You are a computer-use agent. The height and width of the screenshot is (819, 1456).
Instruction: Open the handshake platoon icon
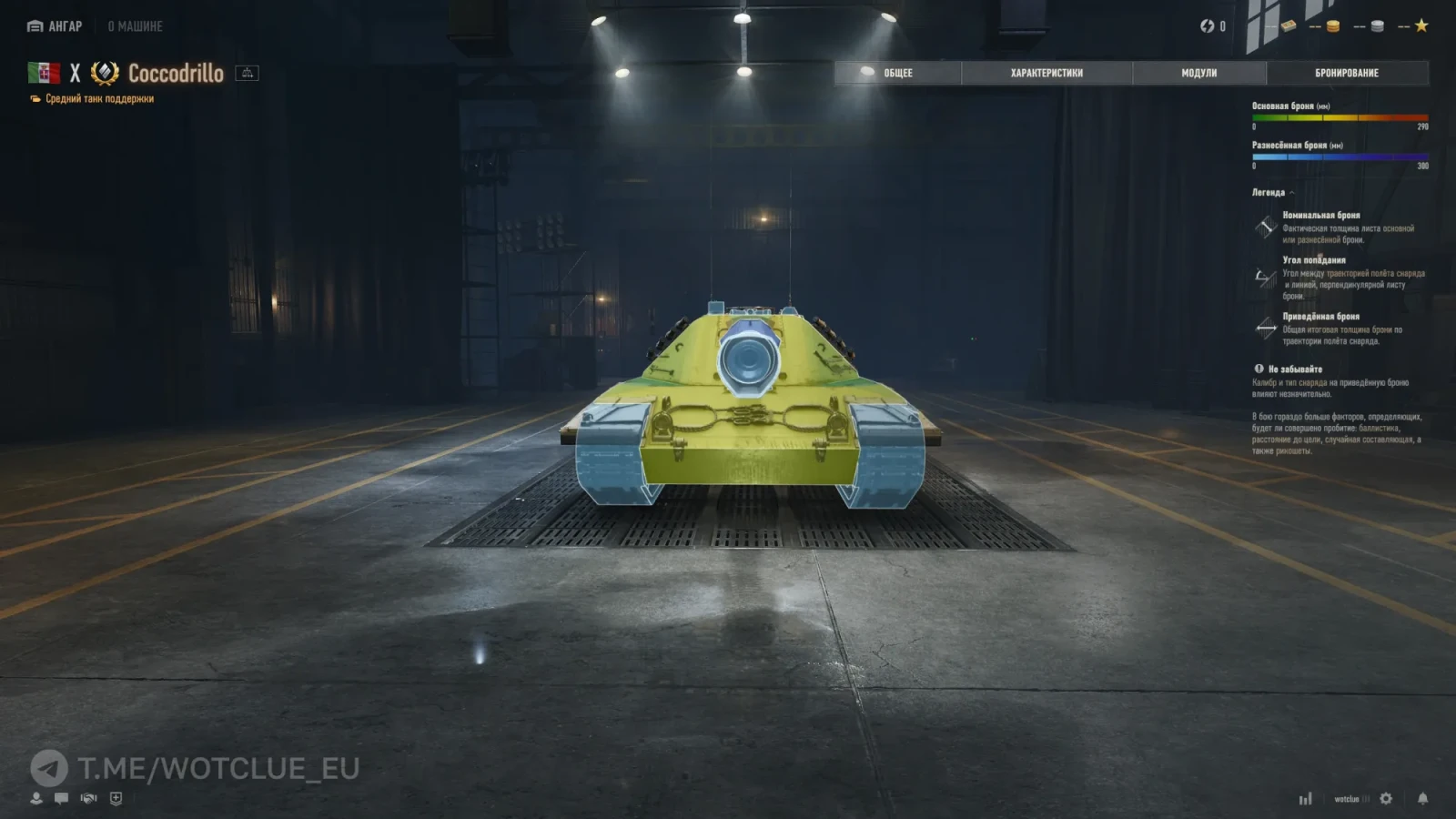click(x=88, y=798)
